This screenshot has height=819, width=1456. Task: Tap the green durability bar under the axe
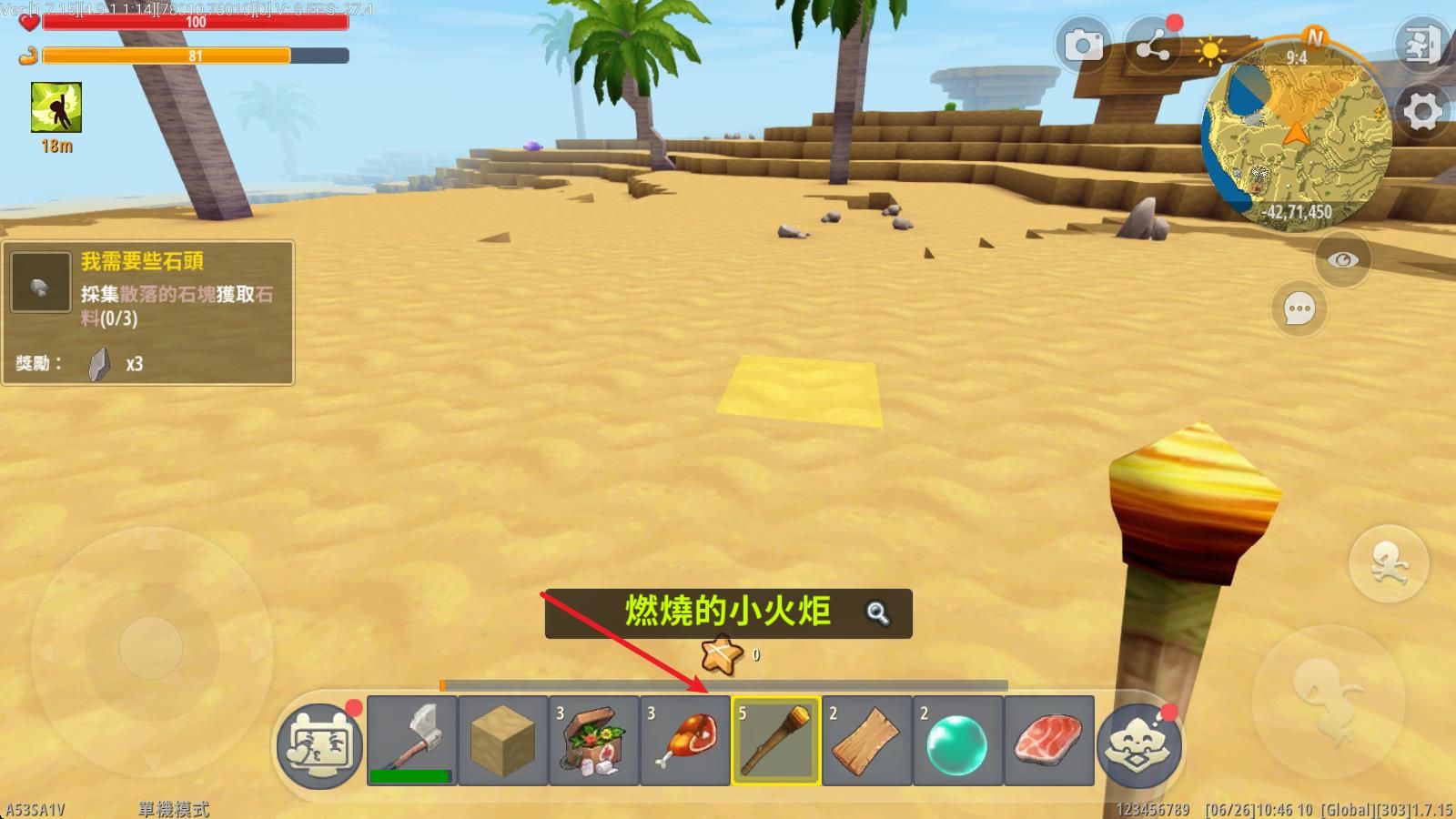tap(412, 774)
